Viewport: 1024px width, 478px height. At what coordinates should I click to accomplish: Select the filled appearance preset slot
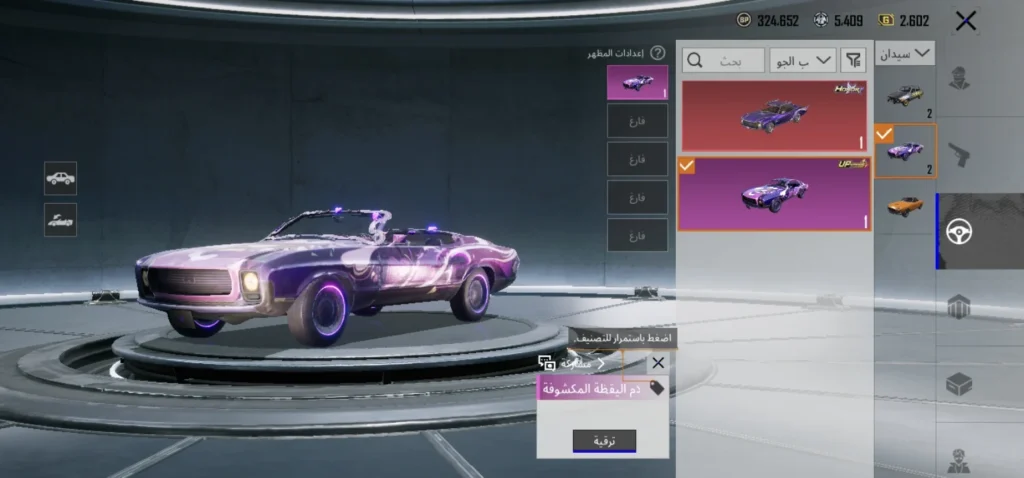pyautogui.click(x=637, y=82)
